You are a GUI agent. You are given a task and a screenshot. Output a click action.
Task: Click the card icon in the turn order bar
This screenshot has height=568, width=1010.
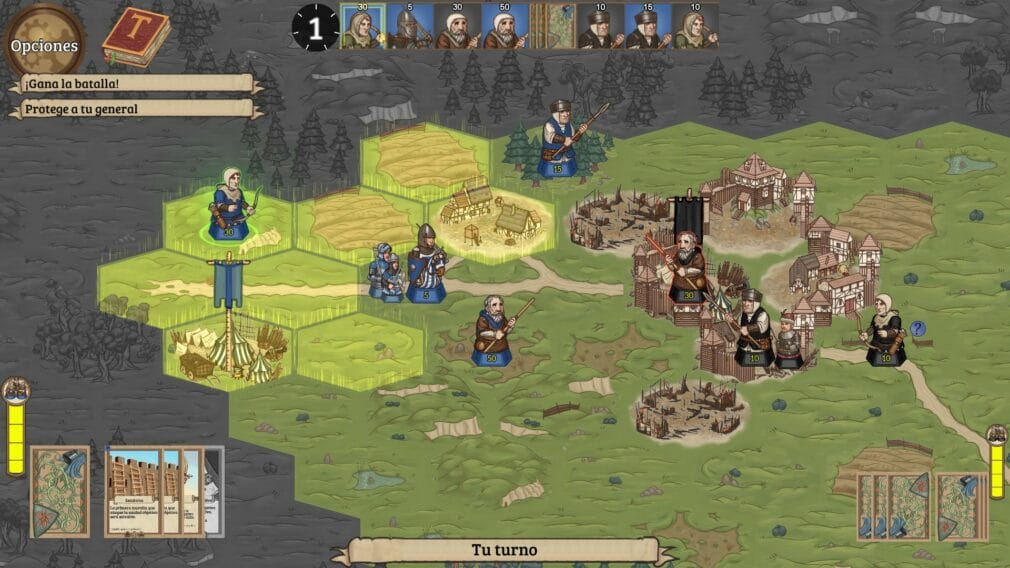click(552, 27)
